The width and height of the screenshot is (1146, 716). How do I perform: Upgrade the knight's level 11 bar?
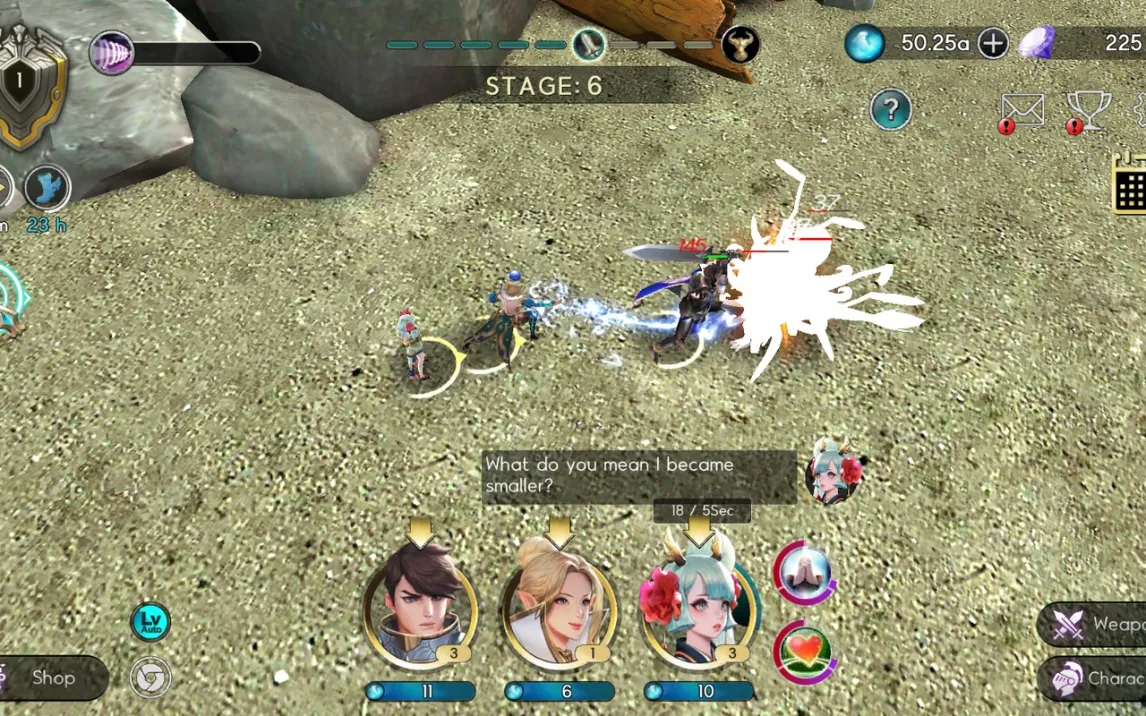(420, 691)
